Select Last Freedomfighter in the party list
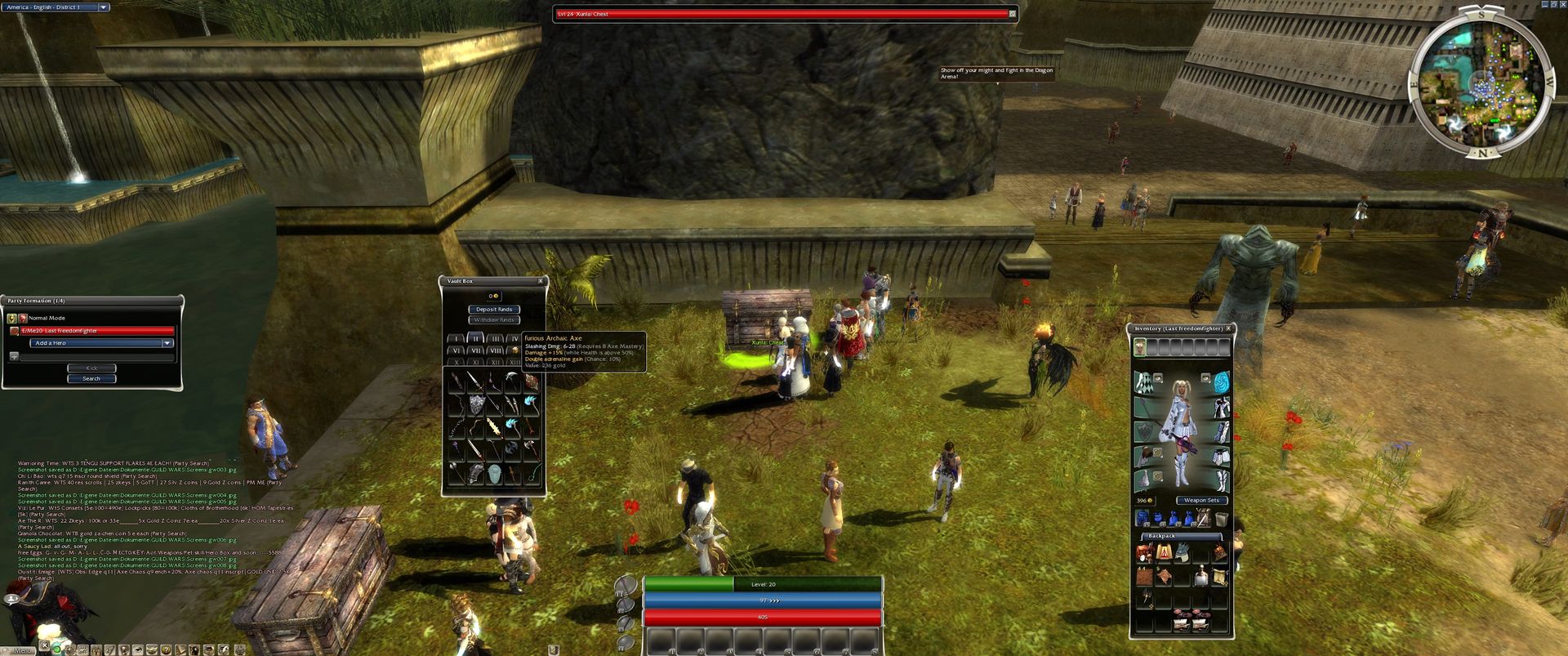This screenshot has width=1568, height=656. click(91, 331)
